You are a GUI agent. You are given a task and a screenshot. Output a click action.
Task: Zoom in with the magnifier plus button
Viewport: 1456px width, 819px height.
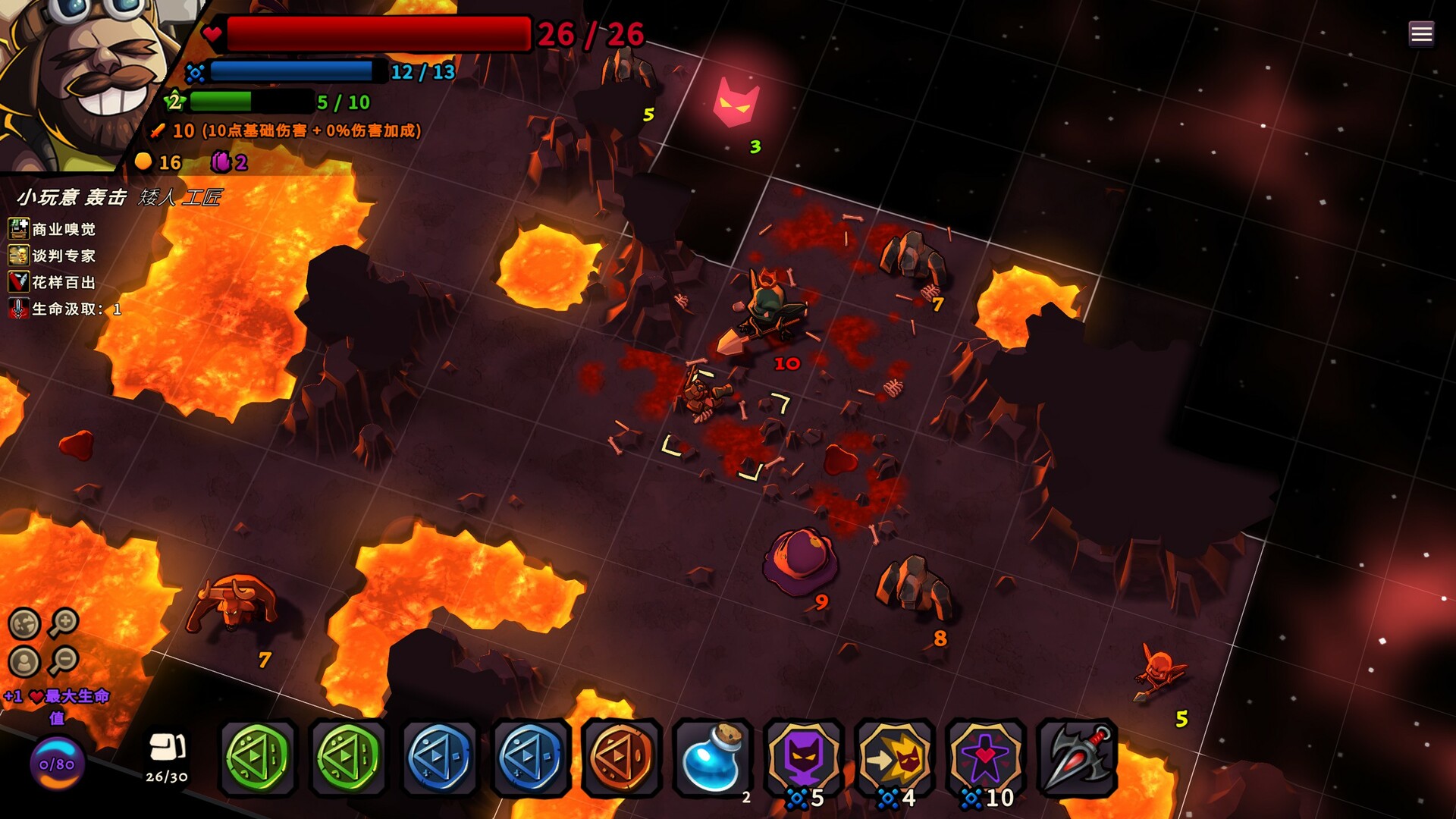pos(64,623)
